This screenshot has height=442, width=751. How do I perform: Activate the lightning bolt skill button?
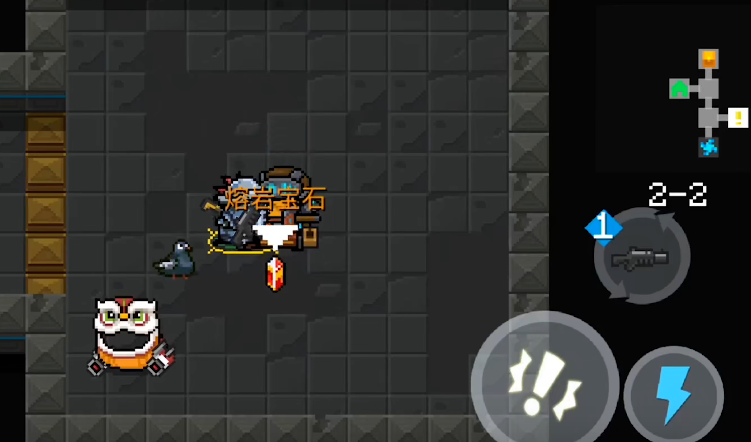pos(673,395)
